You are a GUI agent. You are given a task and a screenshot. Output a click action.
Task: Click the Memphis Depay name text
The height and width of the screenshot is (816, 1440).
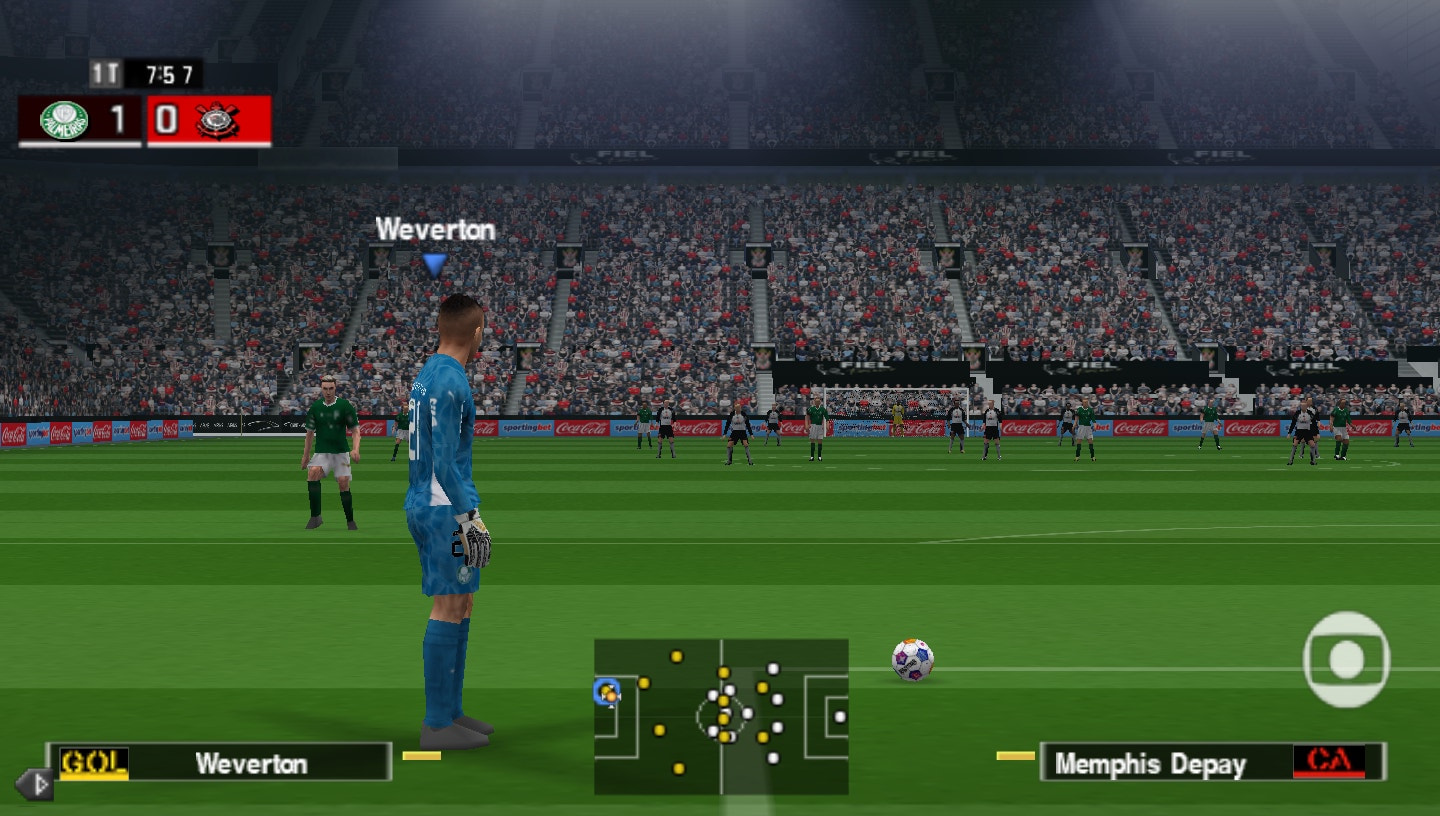click(1152, 763)
